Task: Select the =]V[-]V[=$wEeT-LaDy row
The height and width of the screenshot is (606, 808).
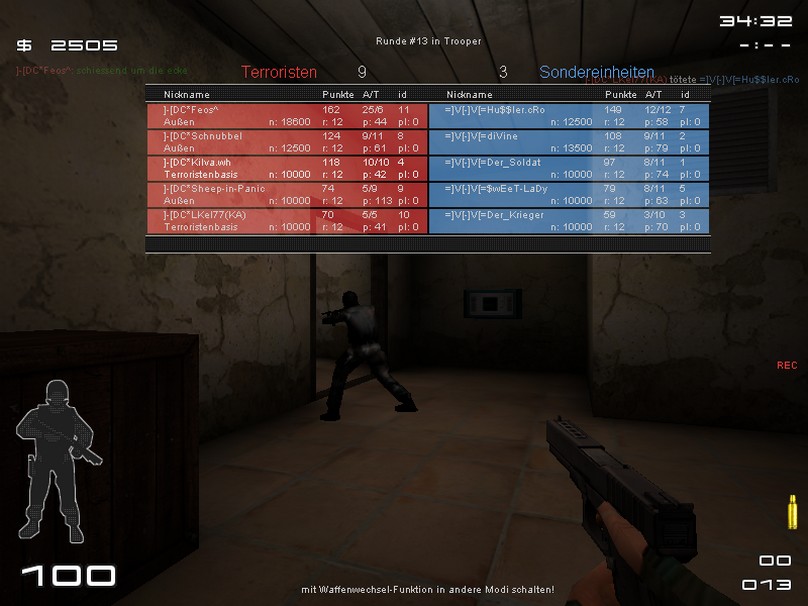Action: coord(569,194)
